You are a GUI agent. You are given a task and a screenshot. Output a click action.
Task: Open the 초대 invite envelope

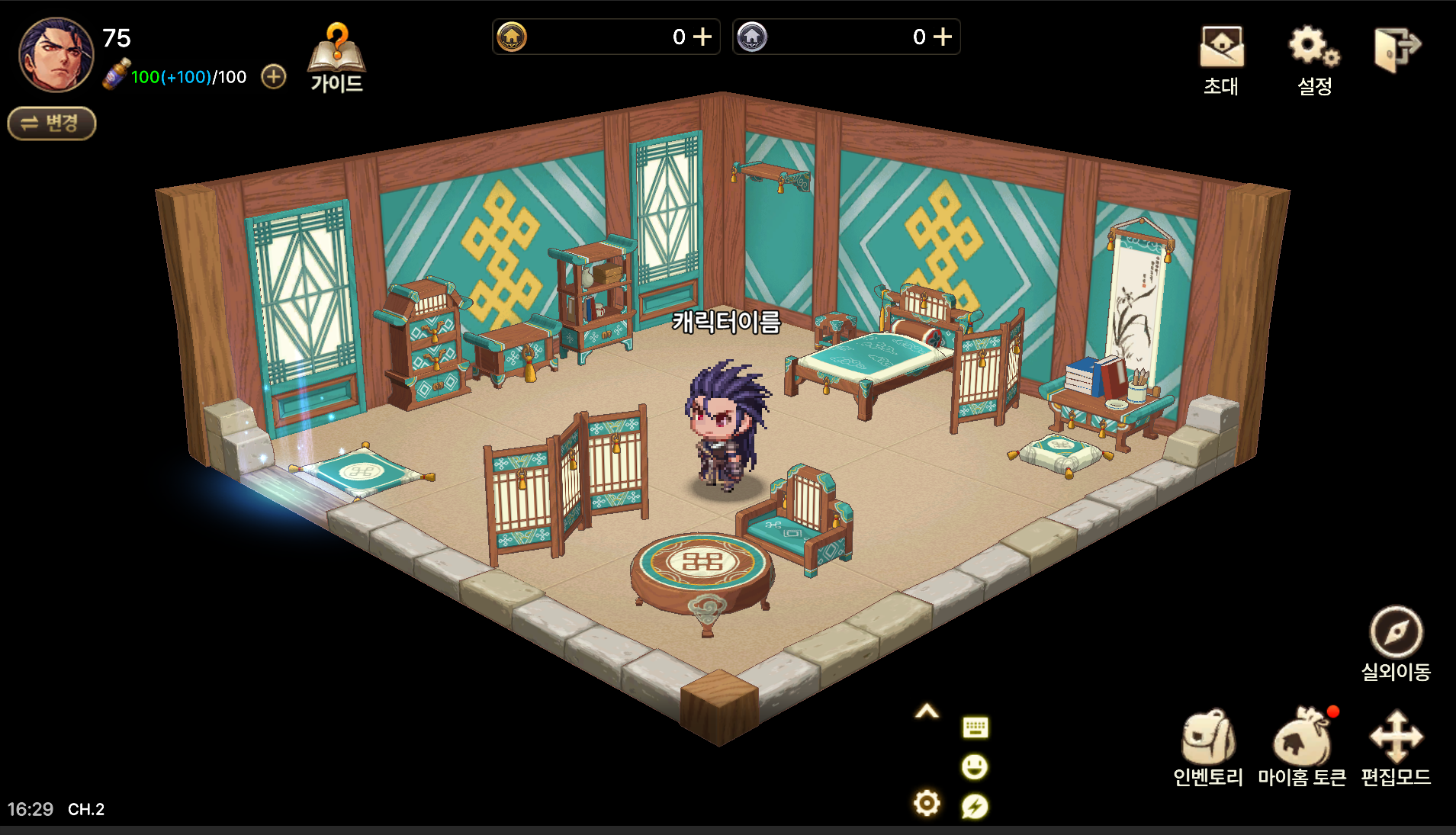click(1221, 59)
